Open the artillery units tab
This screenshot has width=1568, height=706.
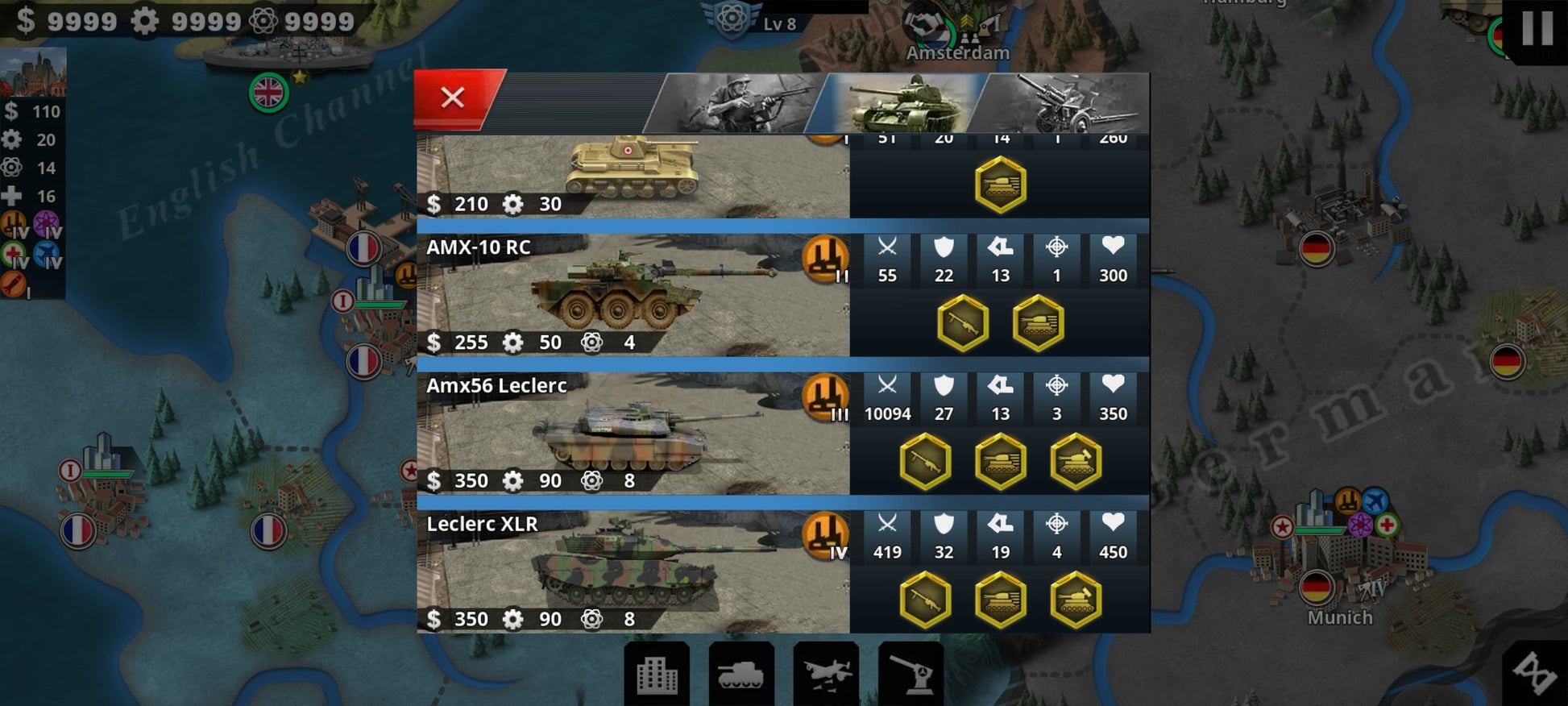point(1064,103)
